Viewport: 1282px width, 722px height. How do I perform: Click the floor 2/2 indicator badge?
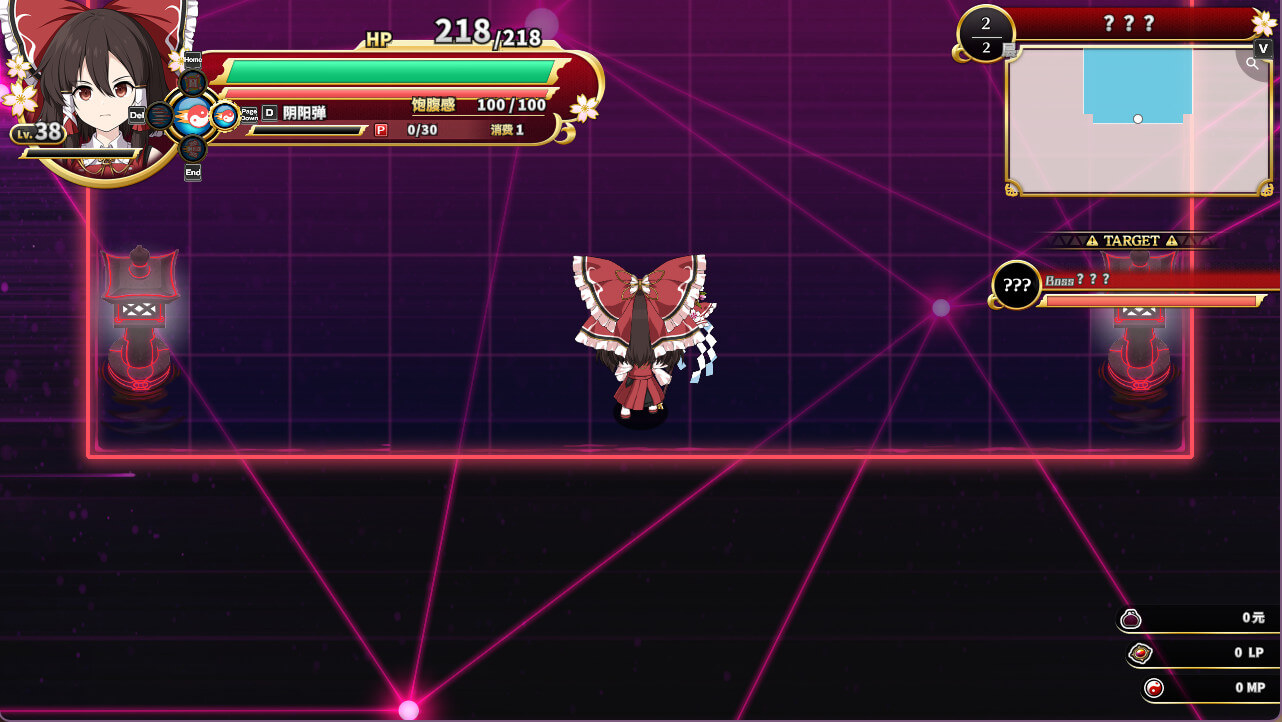click(985, 34)
